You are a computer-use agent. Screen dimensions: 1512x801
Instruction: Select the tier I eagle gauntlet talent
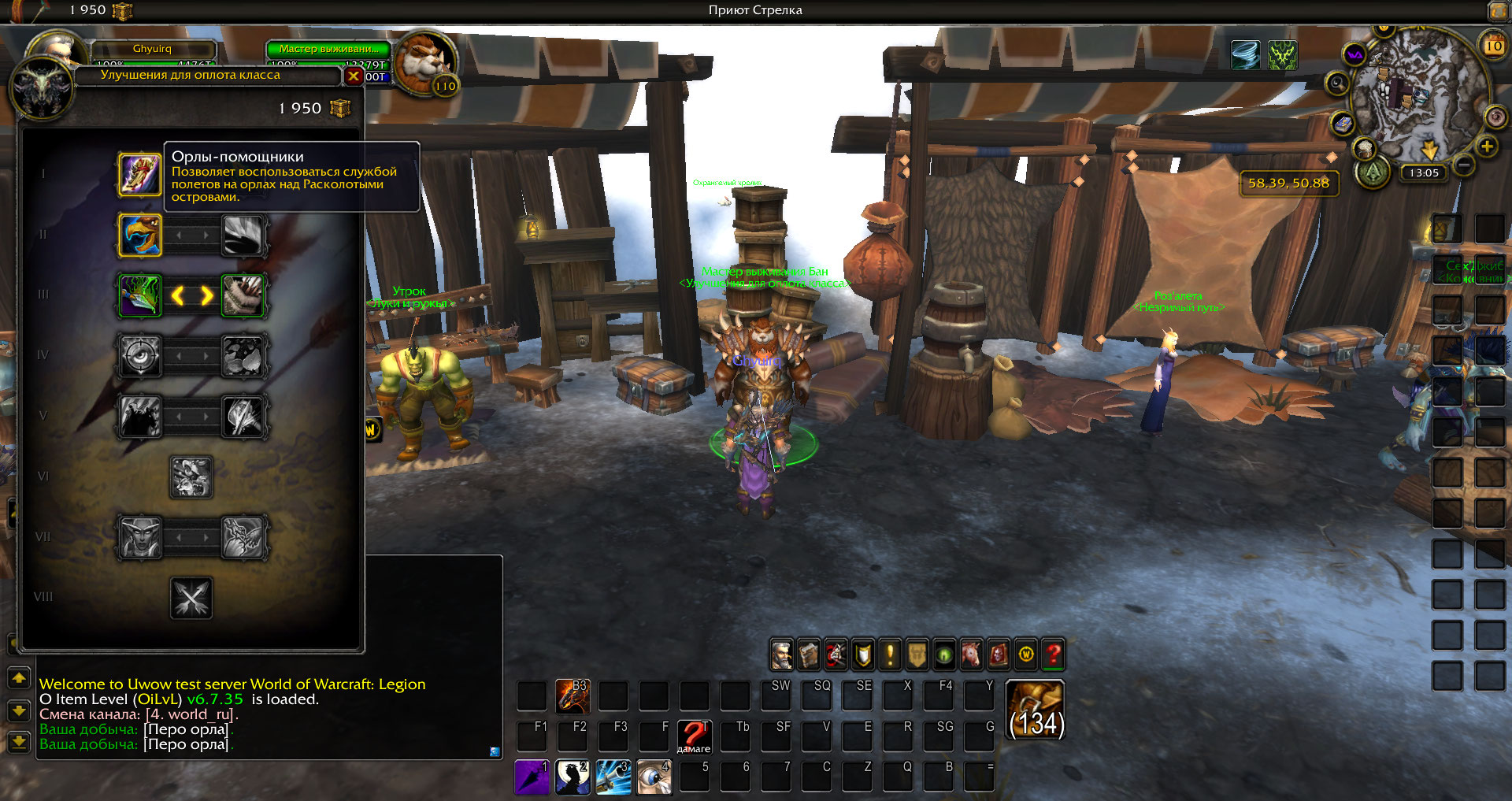point(140,173)
